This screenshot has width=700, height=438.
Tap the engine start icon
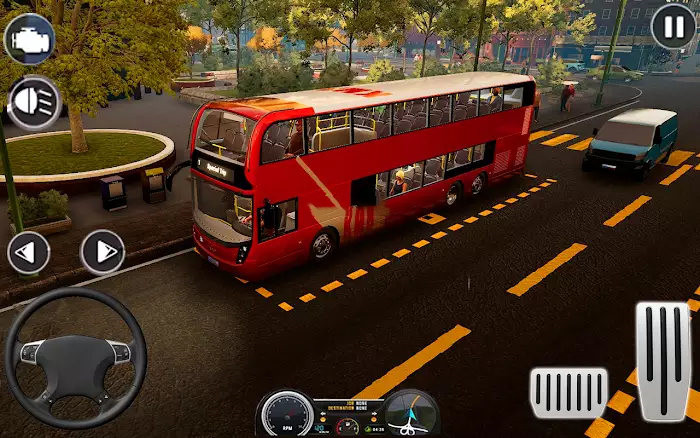[x=29, y=39]
